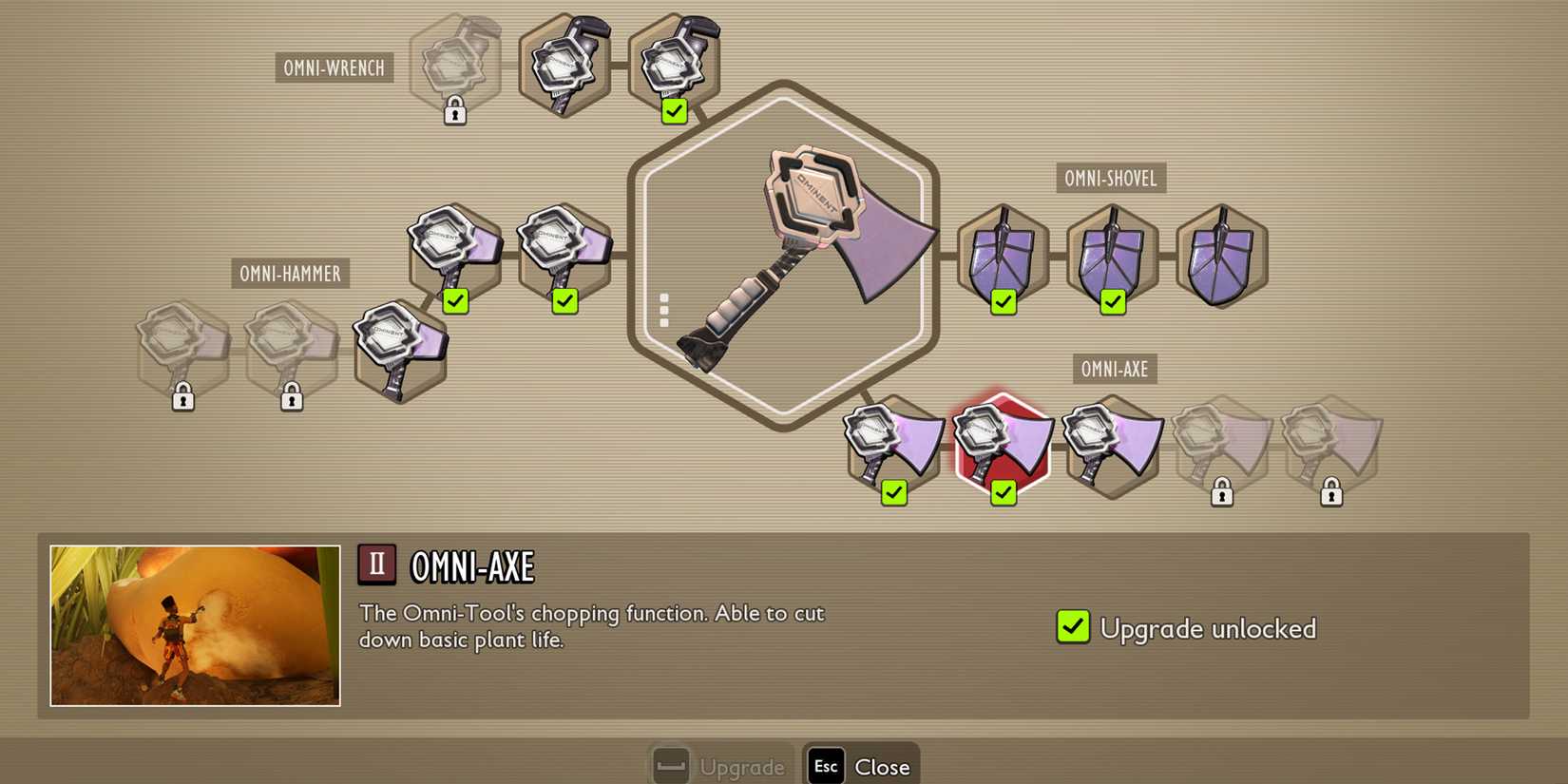Screen dimensions: 1568x784
Task: Select the red-highlighted tier II Omni-Axe upgrade
Action: [1003, 442]
